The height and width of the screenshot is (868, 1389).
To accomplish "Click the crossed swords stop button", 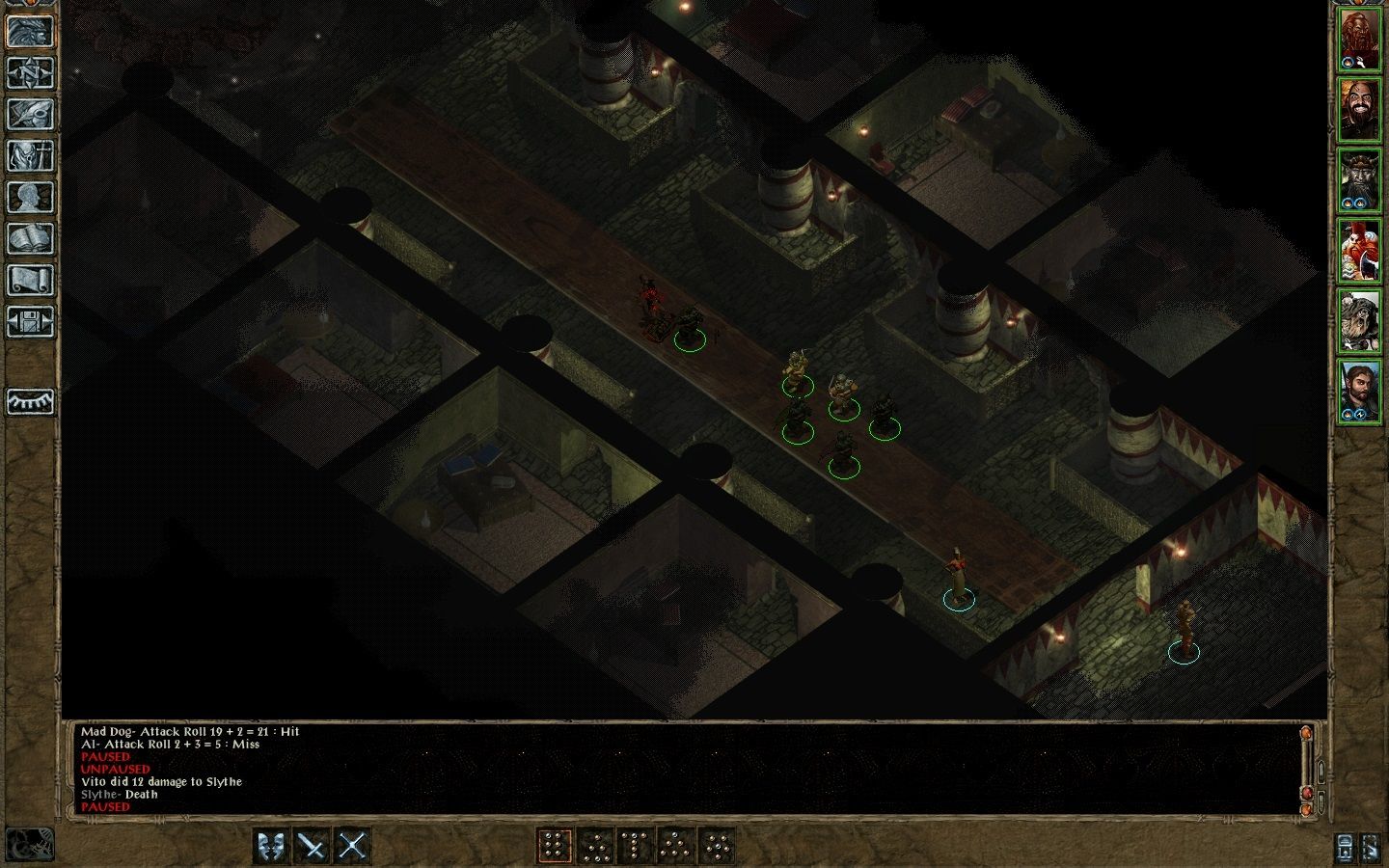I will (352, 847).
